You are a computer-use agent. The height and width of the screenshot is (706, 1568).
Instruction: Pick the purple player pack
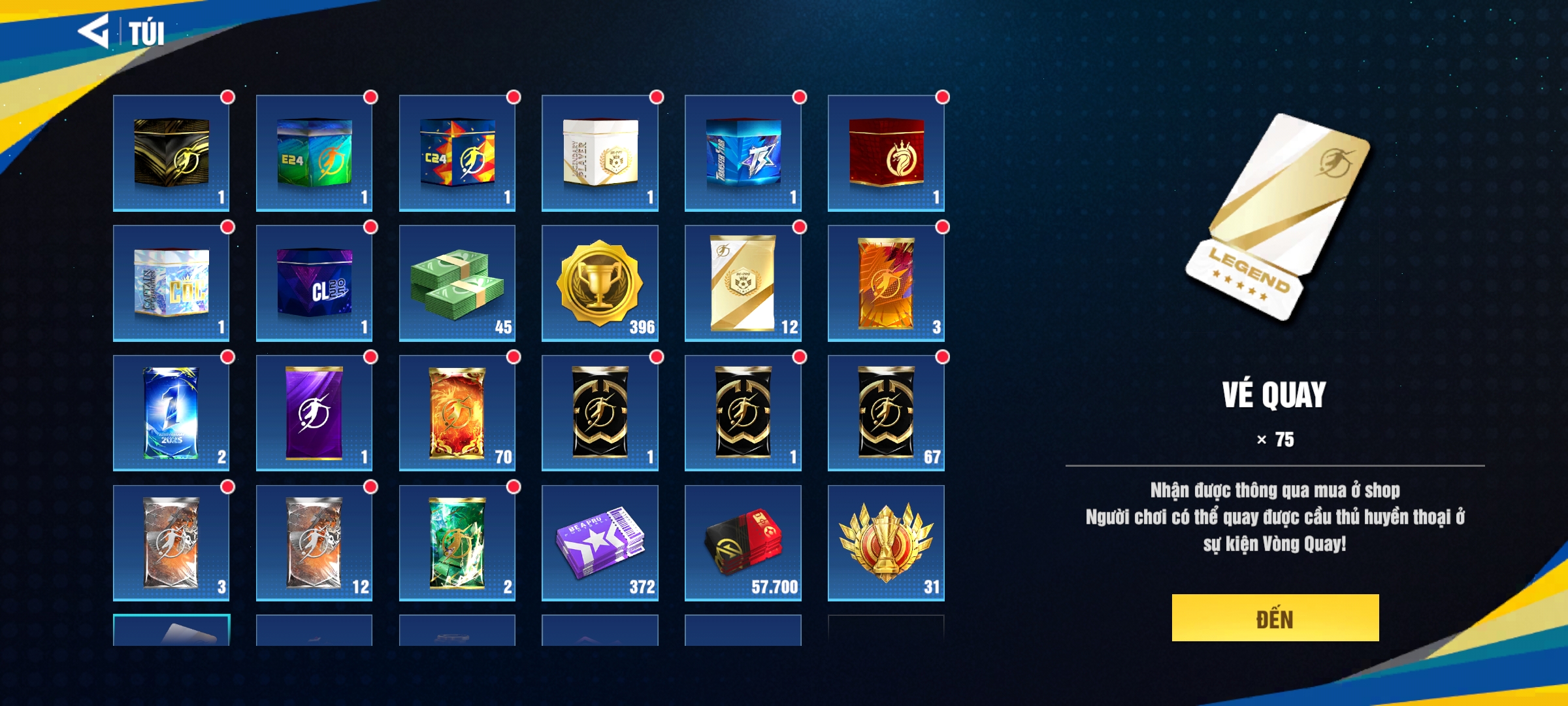tap(314, 412)
